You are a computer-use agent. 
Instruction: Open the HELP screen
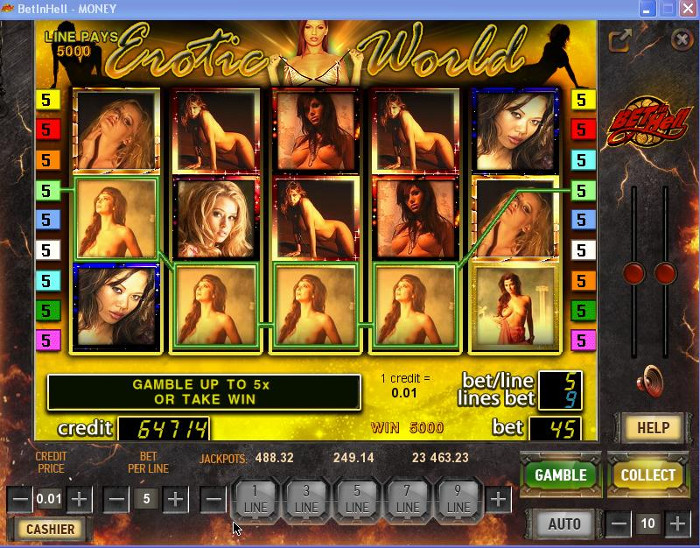tap(652, 428)
